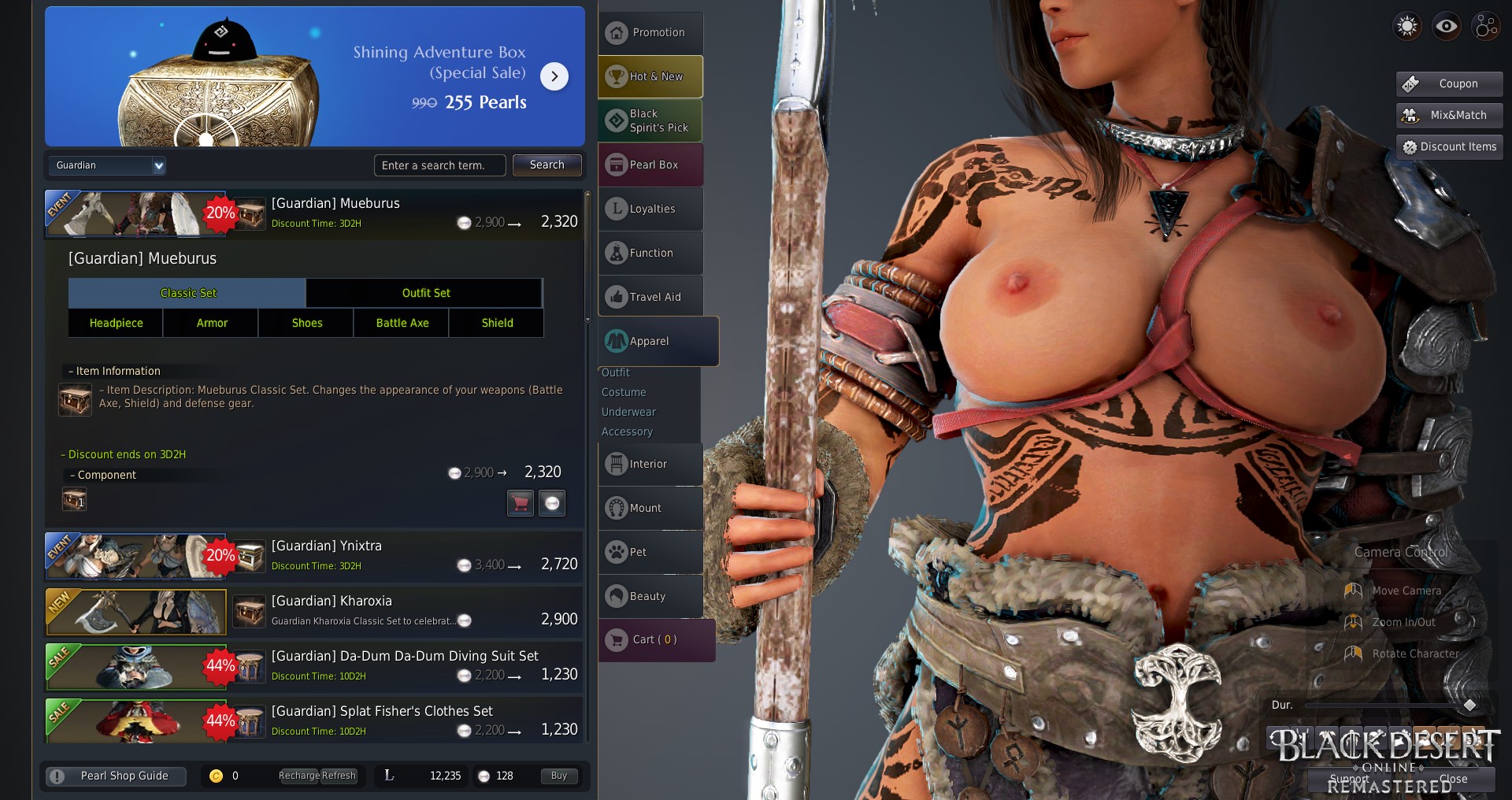The height and width of the screenshot is (800, 1512).
Task: Click the search term input field
Action: tap(439, 165)
